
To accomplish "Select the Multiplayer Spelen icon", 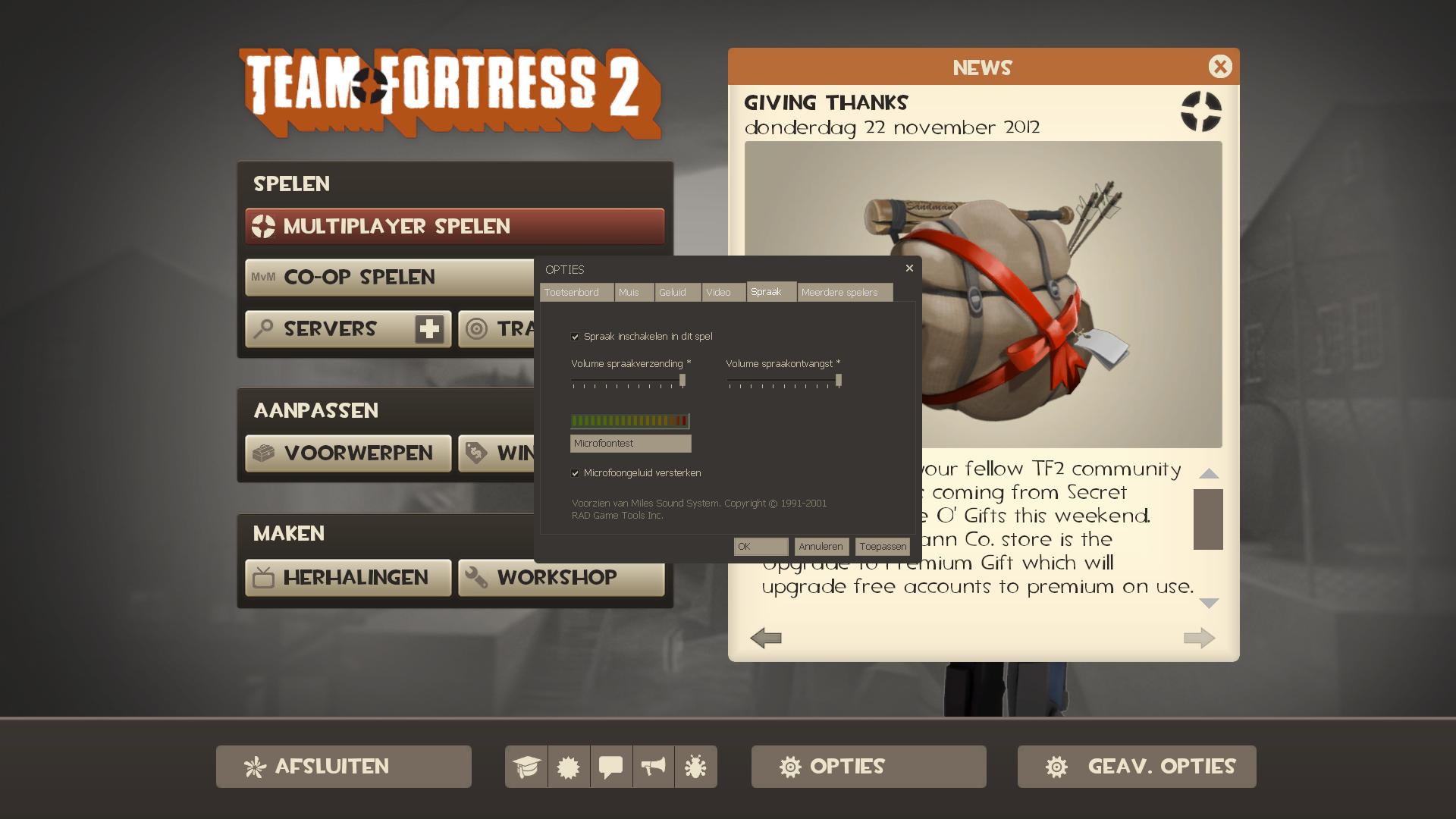I will pos(263,225).
